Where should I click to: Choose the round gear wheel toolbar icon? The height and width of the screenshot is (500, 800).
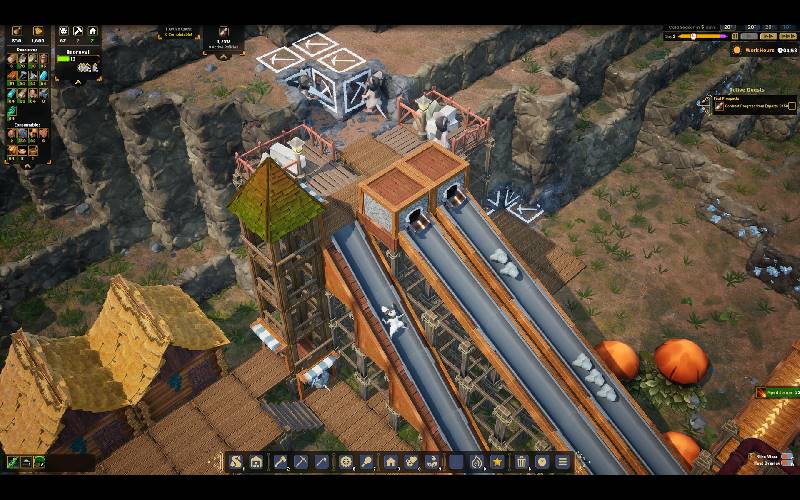(346, 462)
